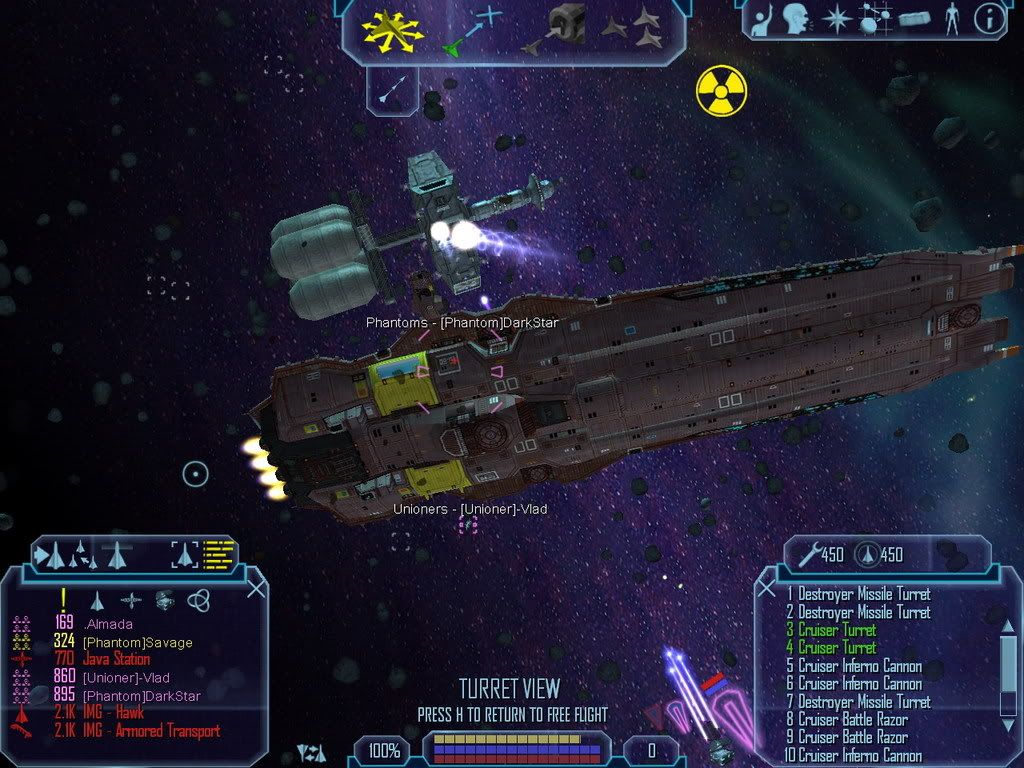
Task: Select Java Station in the contacts list
Action: click(116, 660)
